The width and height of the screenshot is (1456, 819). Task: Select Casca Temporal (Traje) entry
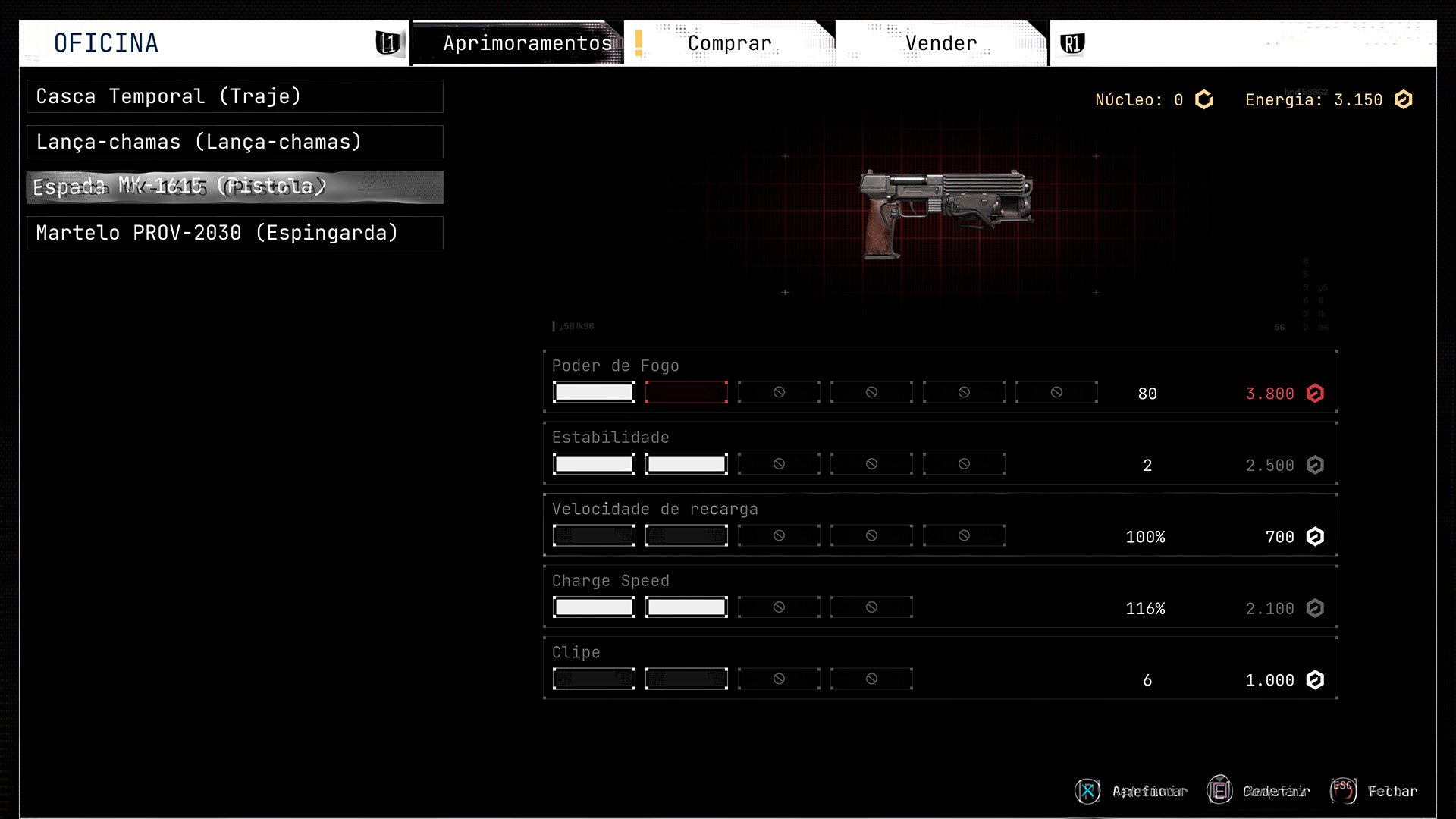234,96
